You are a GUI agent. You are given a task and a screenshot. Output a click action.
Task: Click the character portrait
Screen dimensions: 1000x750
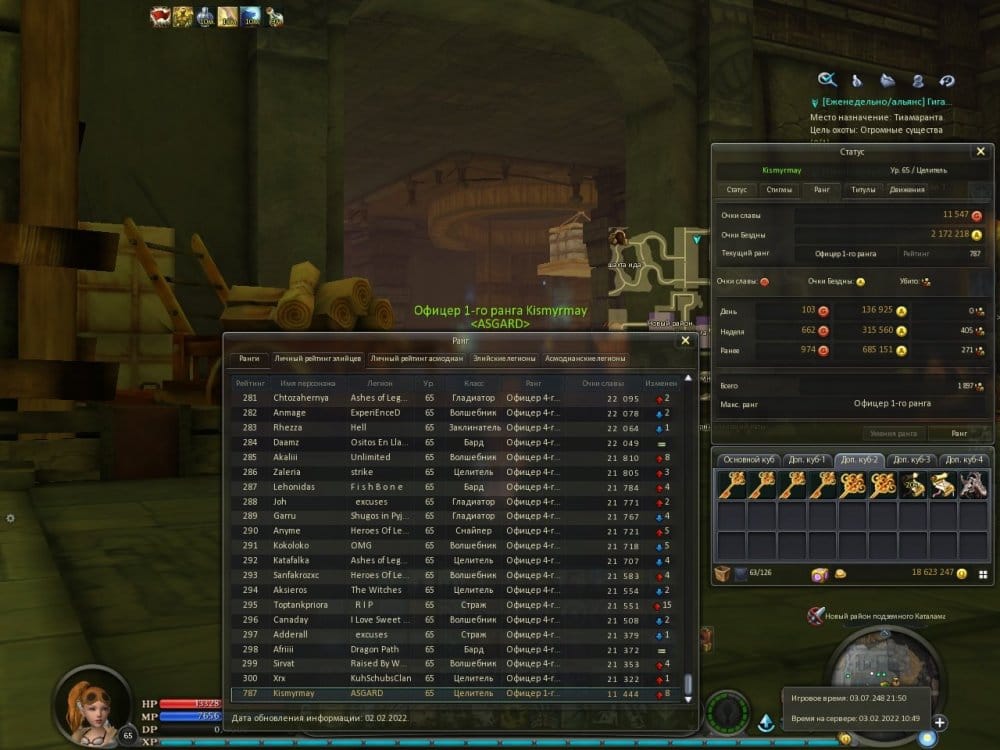coord(94,703)
